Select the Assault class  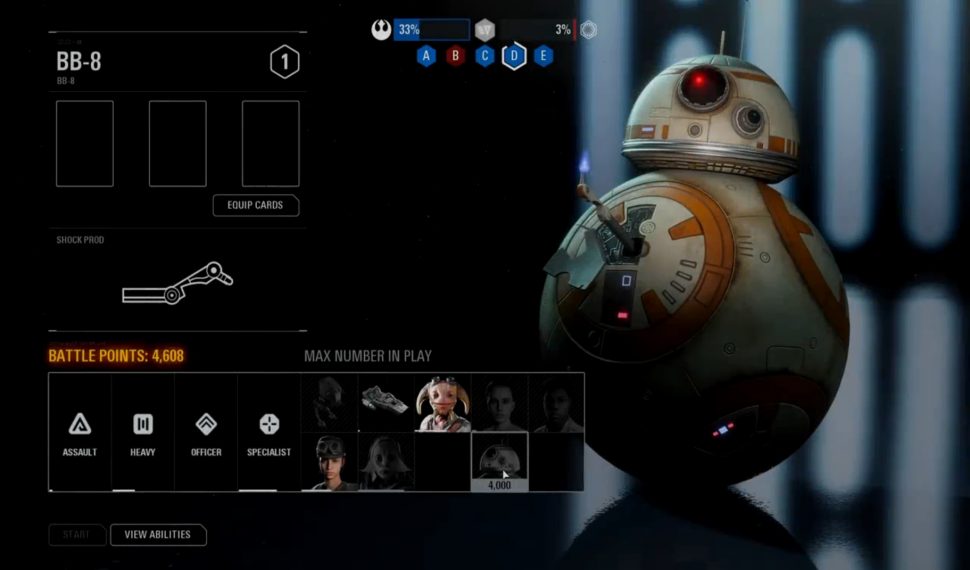pyautogui.click(x=80, y=433)
